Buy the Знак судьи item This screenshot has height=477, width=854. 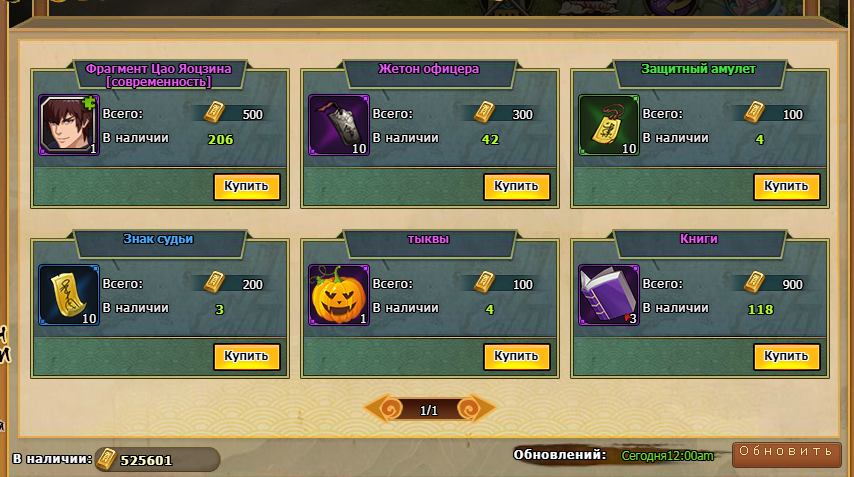(x=246, y=357)
